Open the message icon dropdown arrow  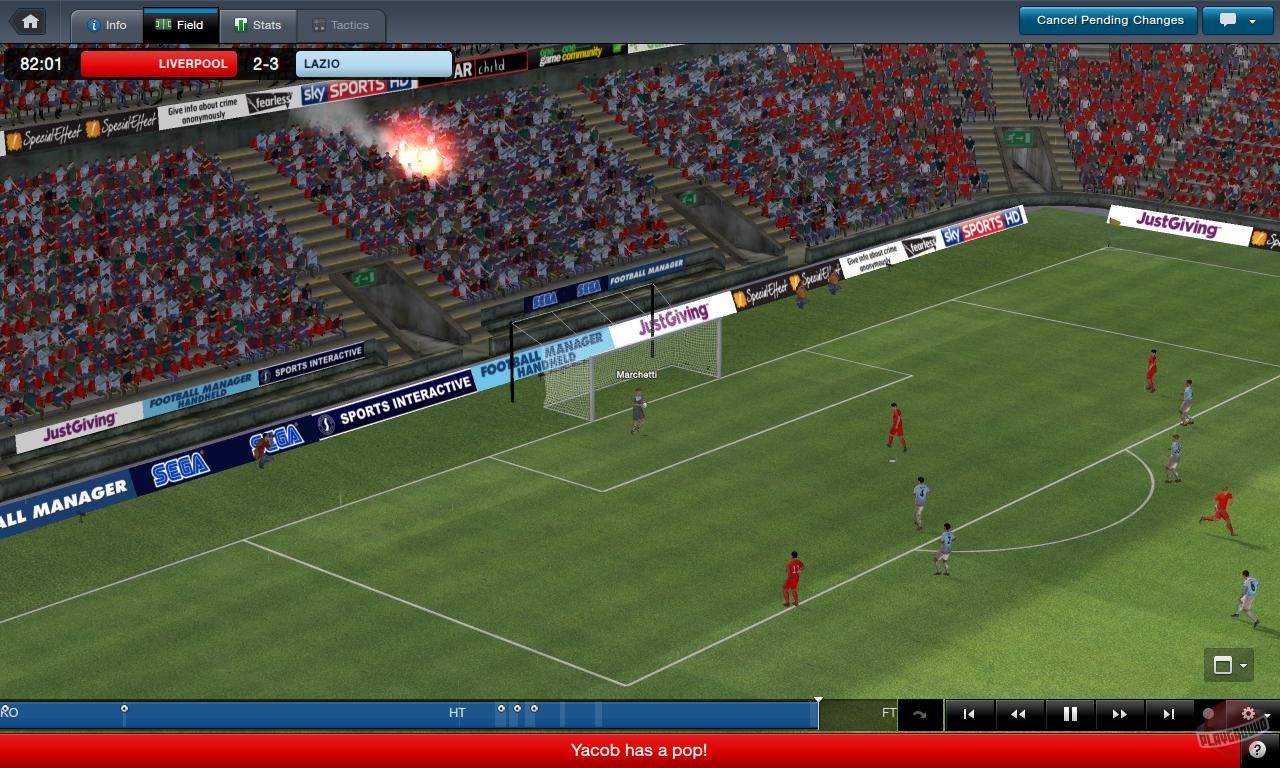coord(1252,21)
